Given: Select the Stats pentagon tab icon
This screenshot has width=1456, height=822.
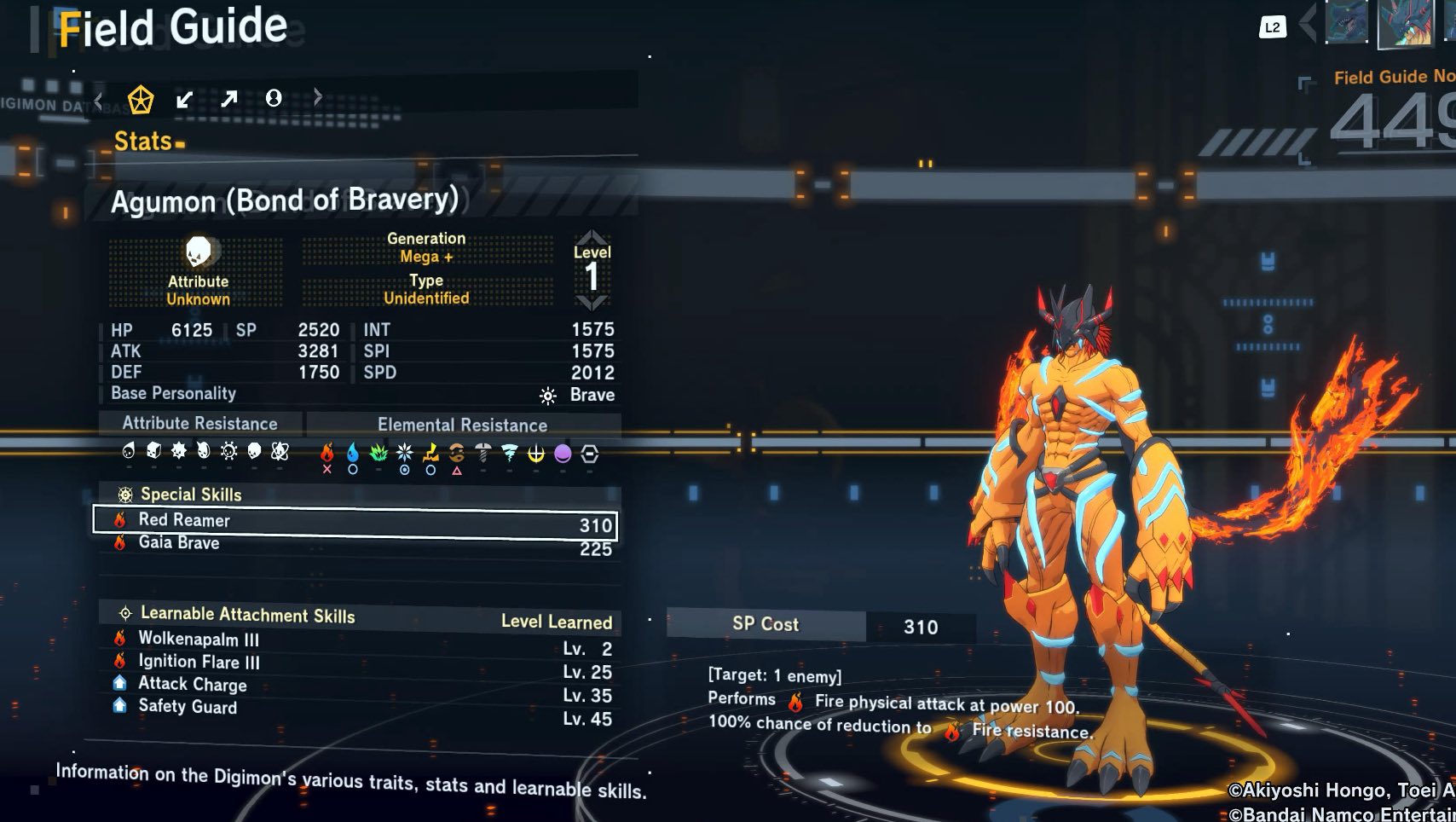Looking at the screenshot, I should pos(141,100).
